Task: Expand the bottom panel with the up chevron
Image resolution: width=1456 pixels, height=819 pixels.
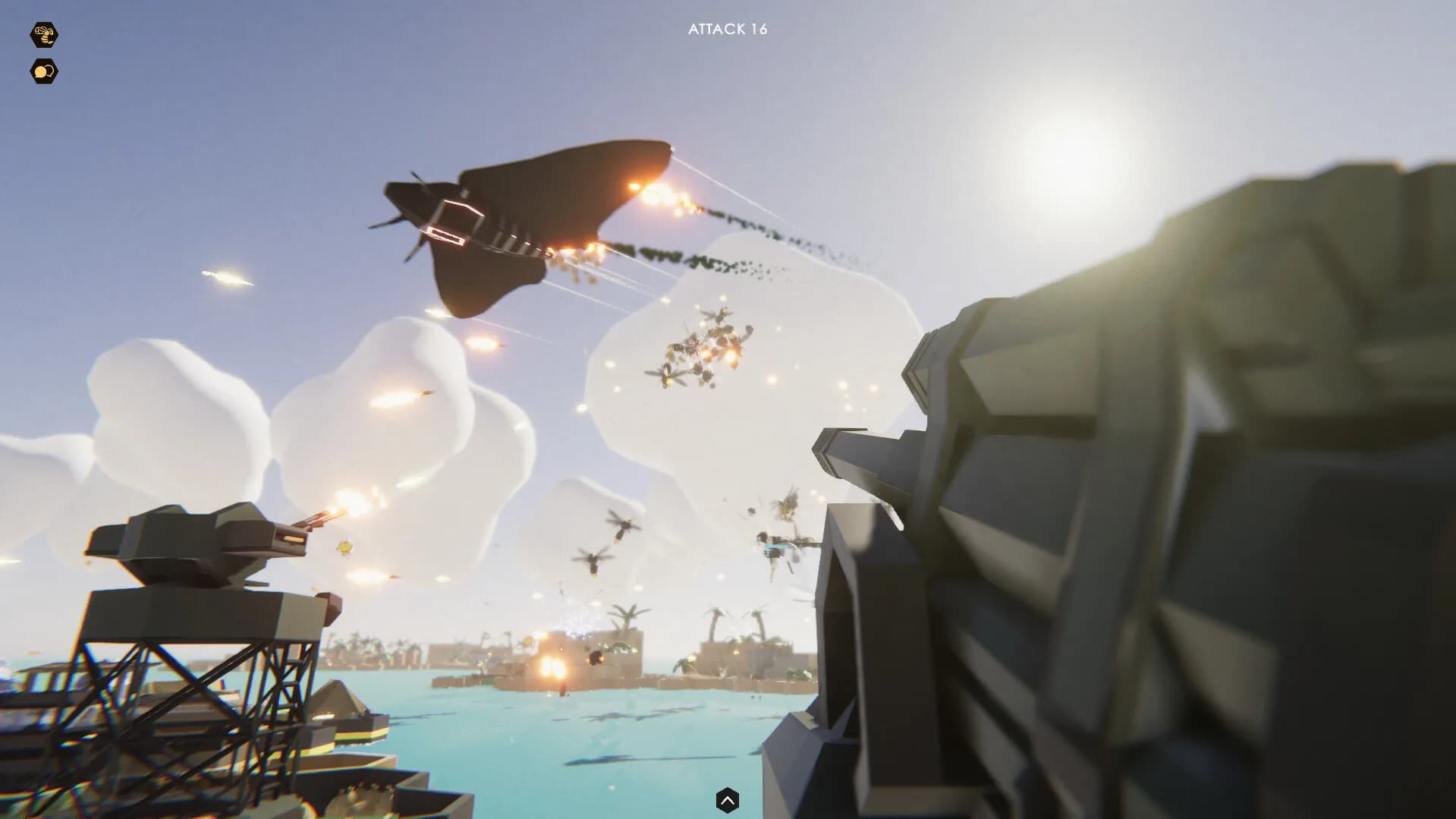Action: (728, 801)
